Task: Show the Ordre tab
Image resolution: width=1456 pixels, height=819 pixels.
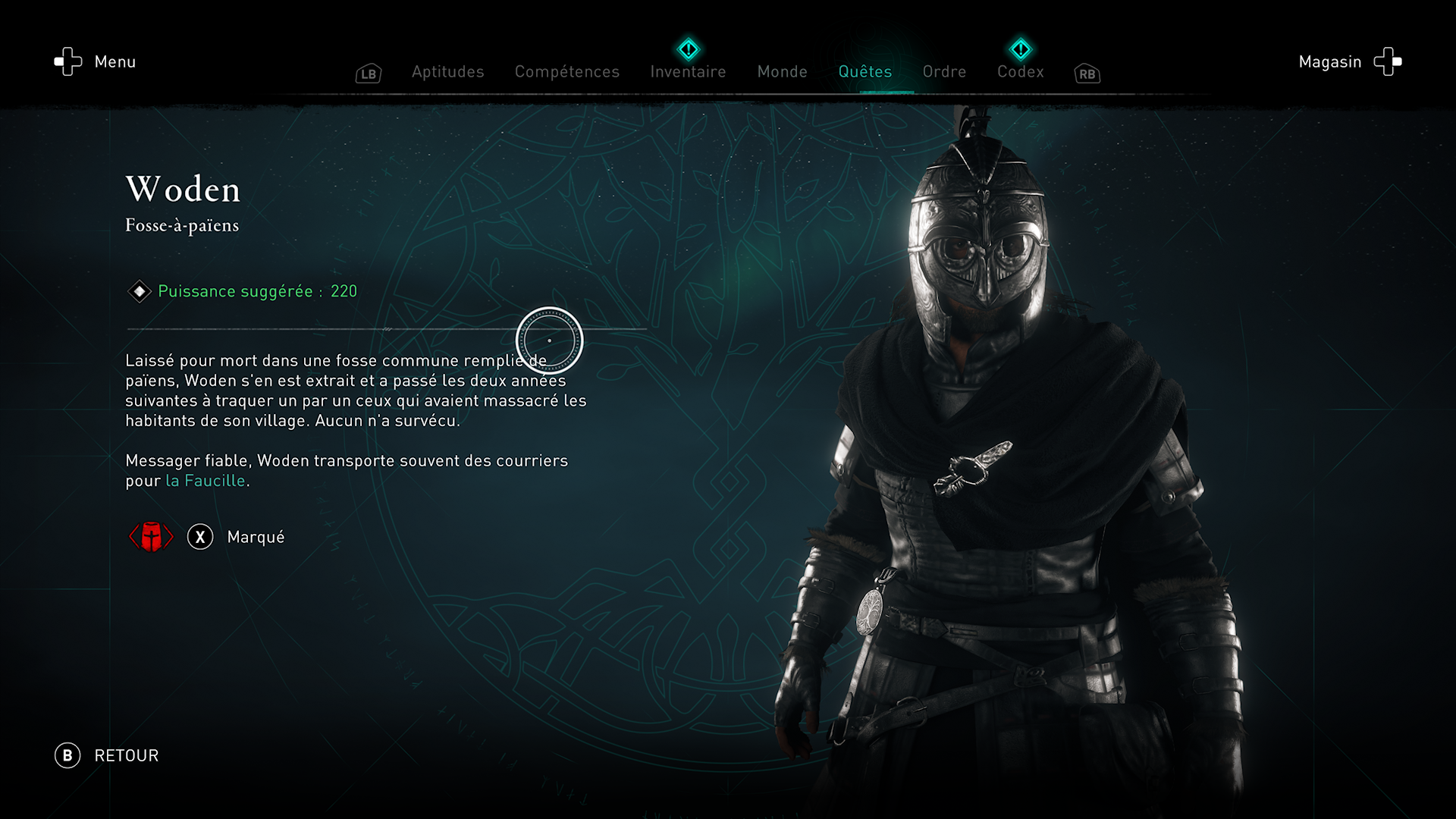Action: coord(944,72)
